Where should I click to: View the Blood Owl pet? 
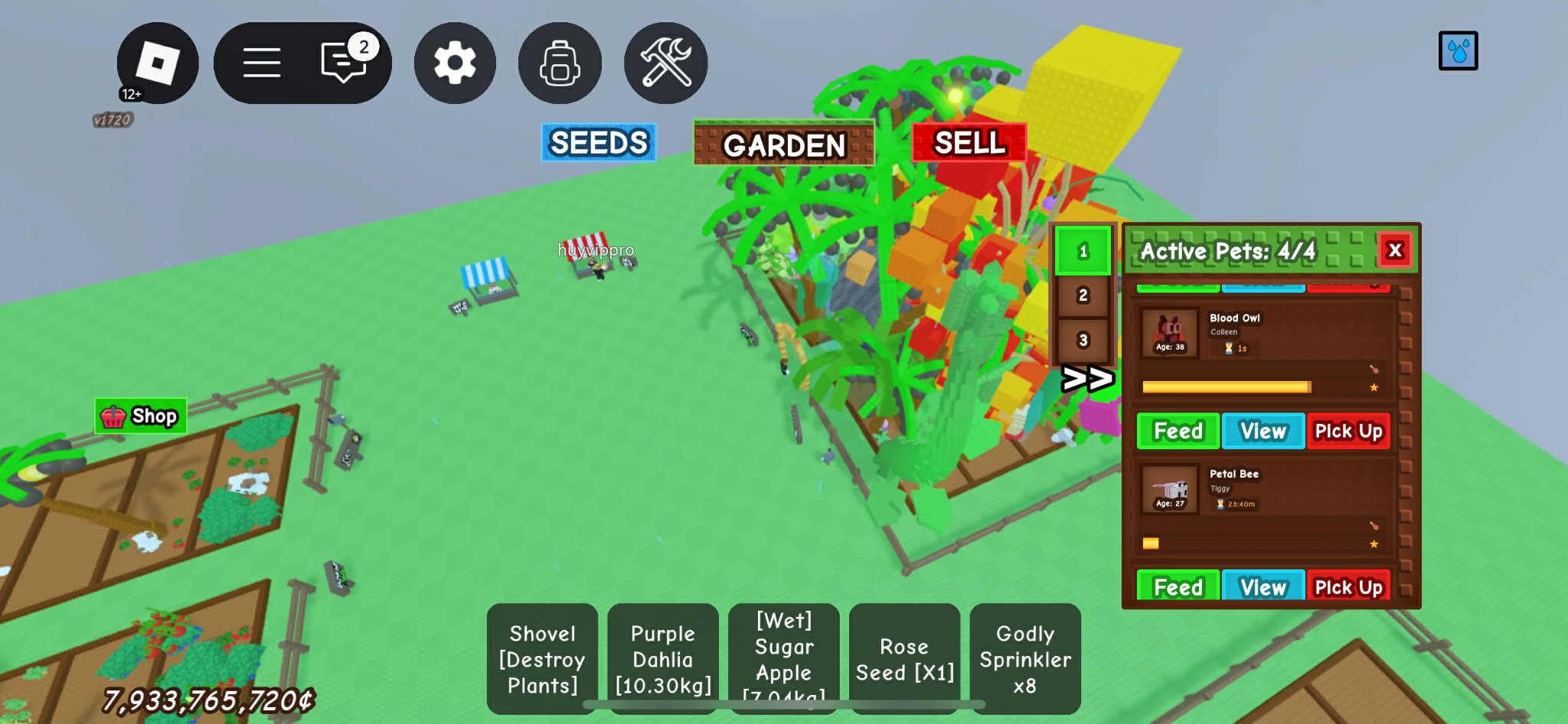point(1263,431)
